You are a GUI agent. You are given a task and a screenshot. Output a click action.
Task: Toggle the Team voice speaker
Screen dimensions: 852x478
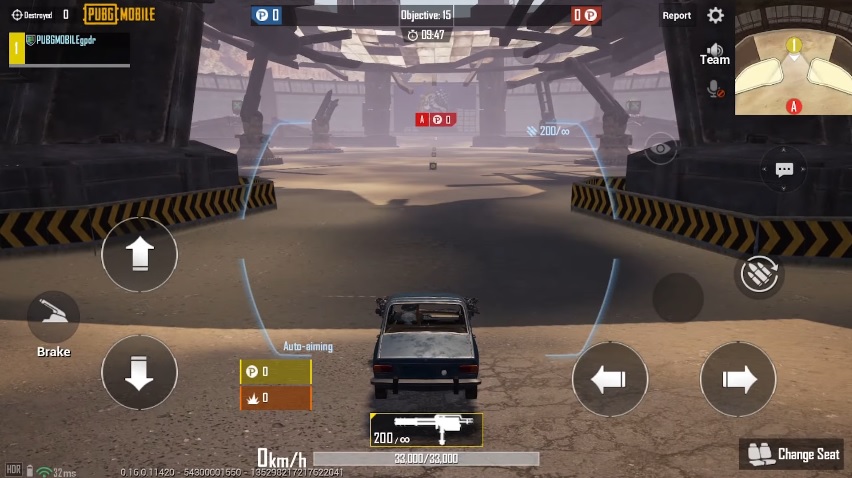coord(714,53)
